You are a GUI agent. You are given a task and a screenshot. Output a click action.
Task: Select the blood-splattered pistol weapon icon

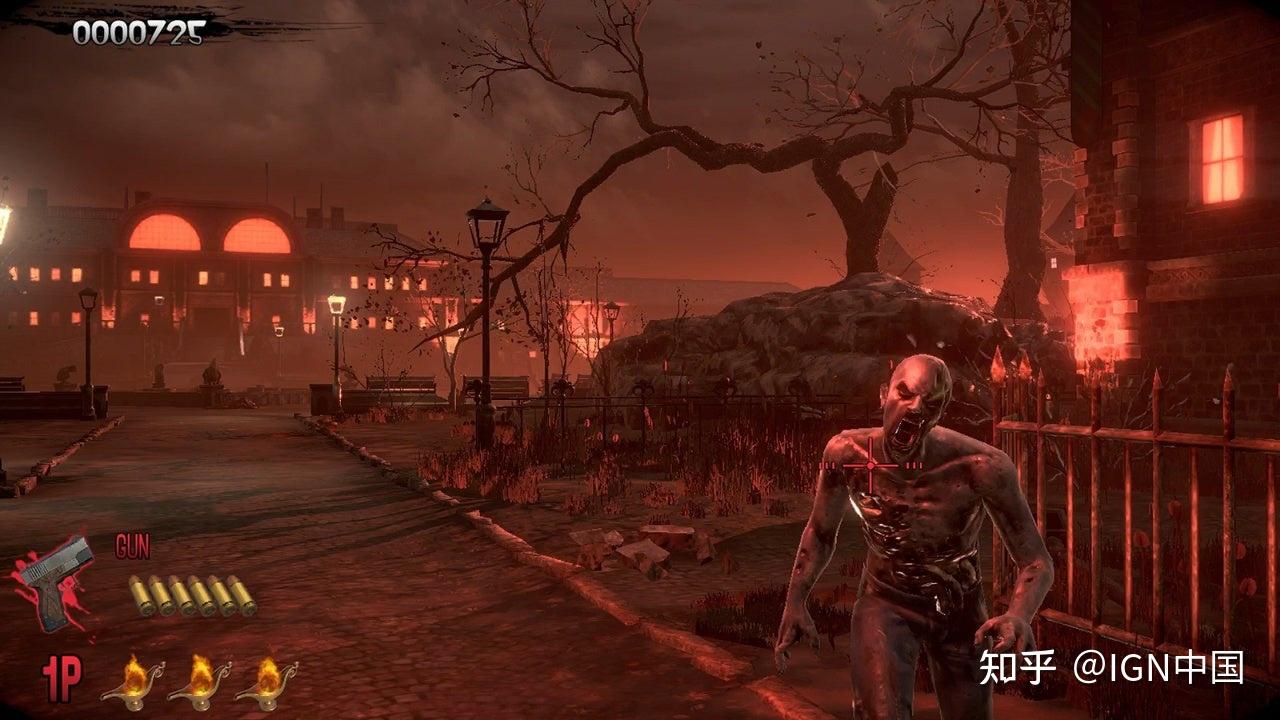(55, 584)
